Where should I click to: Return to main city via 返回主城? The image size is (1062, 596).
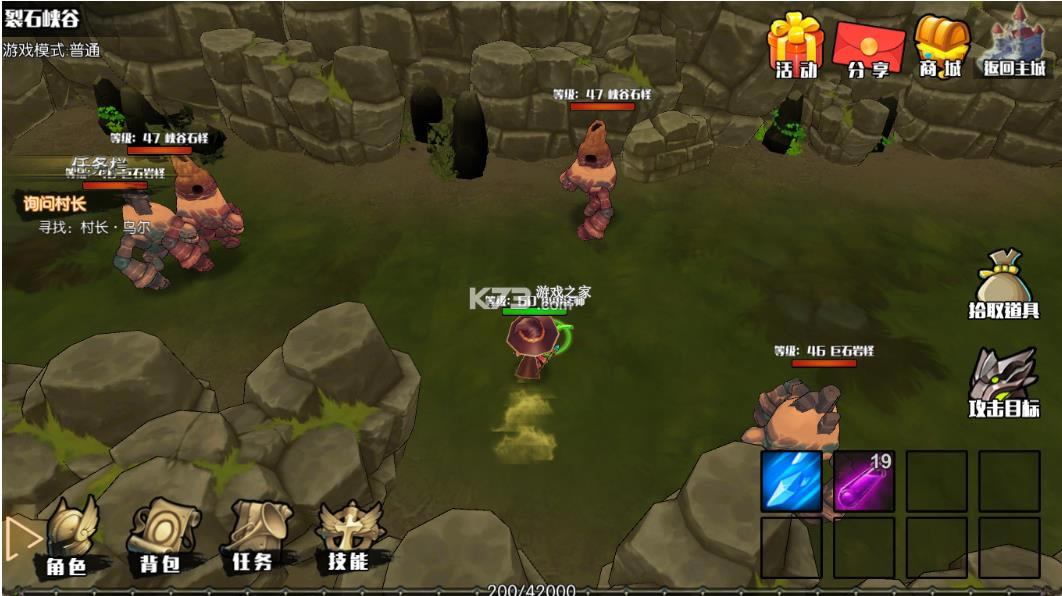point(1016,44)
